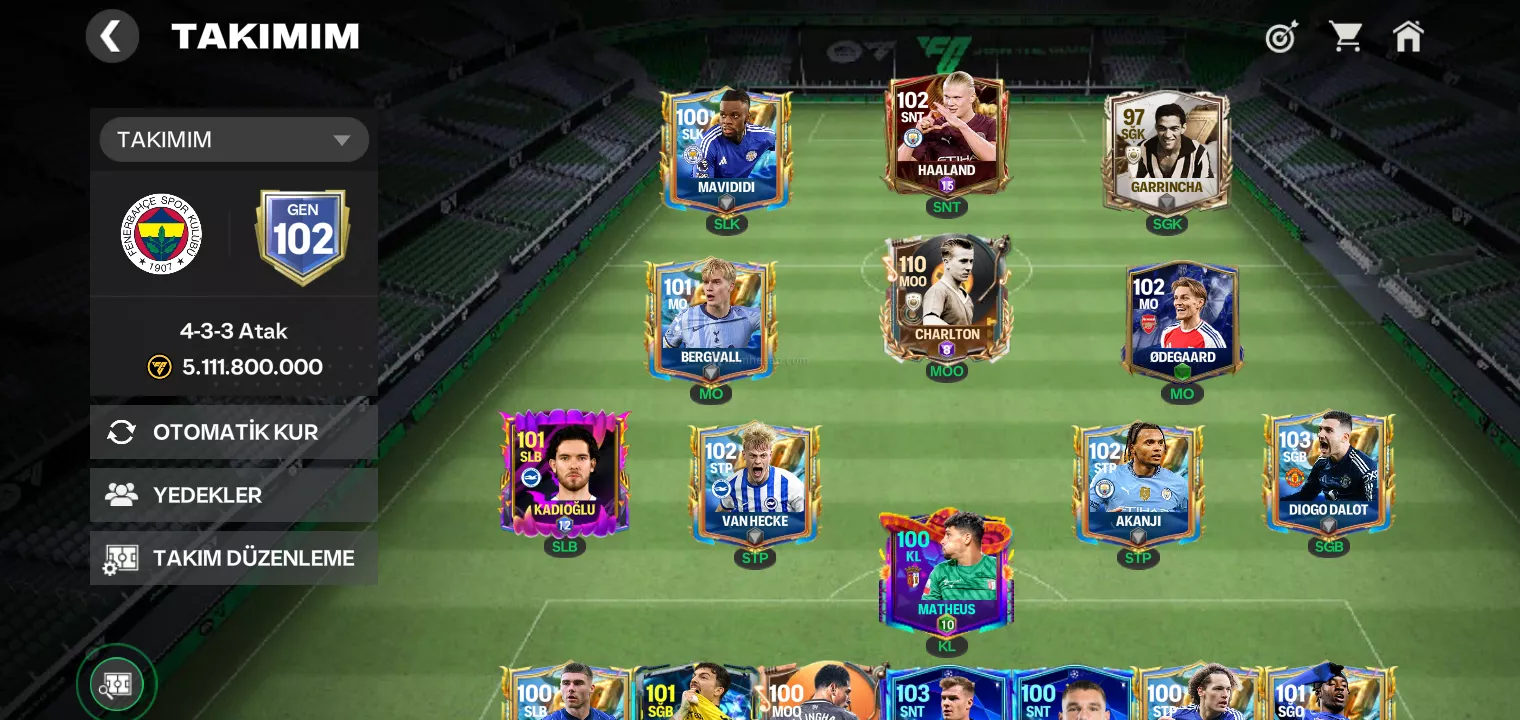This screenshot has height=720, width=1520.
Task: Select the Van Hecke defender card
Action: point(755,483)
